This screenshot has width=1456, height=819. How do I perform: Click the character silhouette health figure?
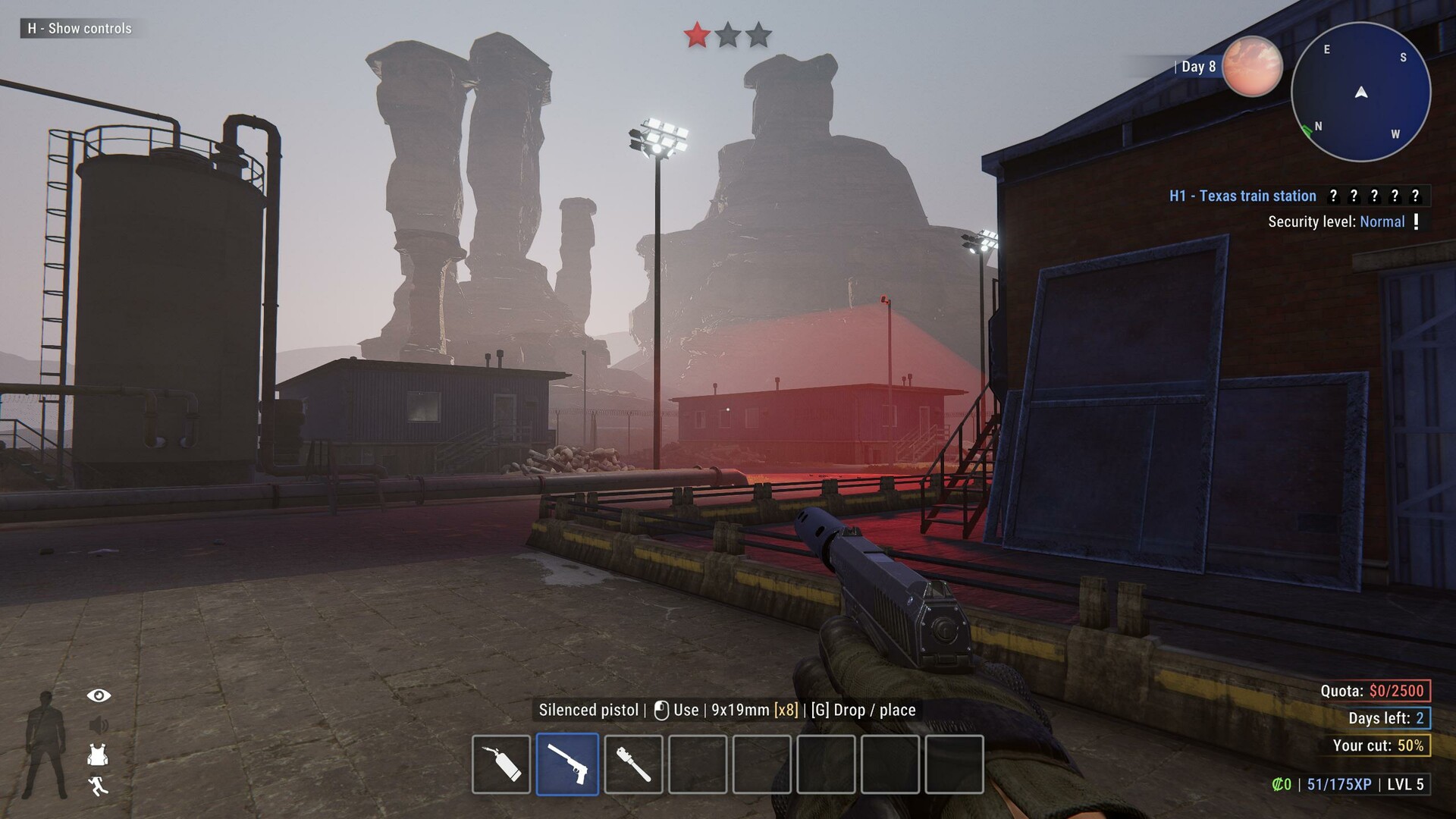[46, 745]
